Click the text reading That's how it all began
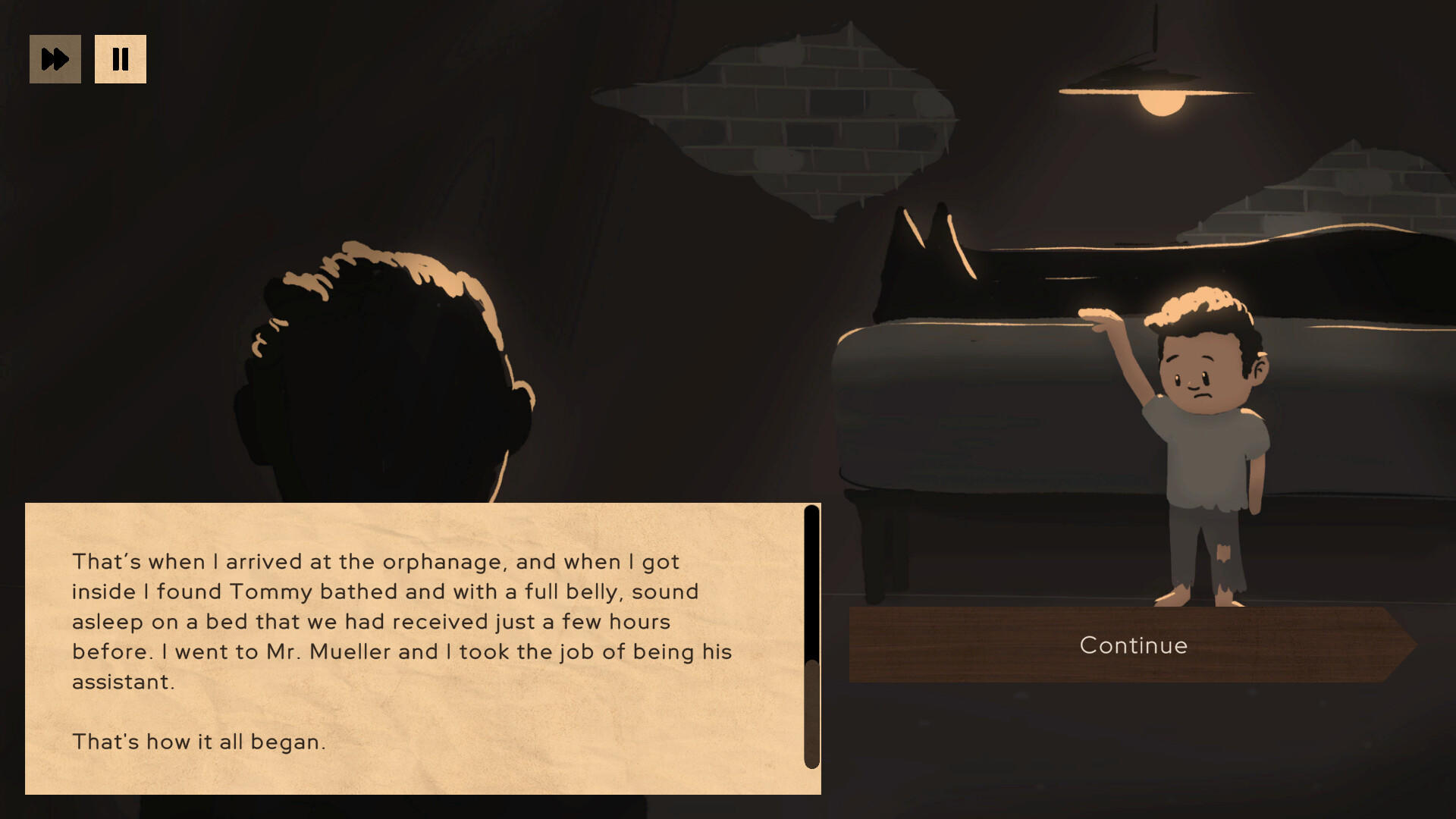 199,742
